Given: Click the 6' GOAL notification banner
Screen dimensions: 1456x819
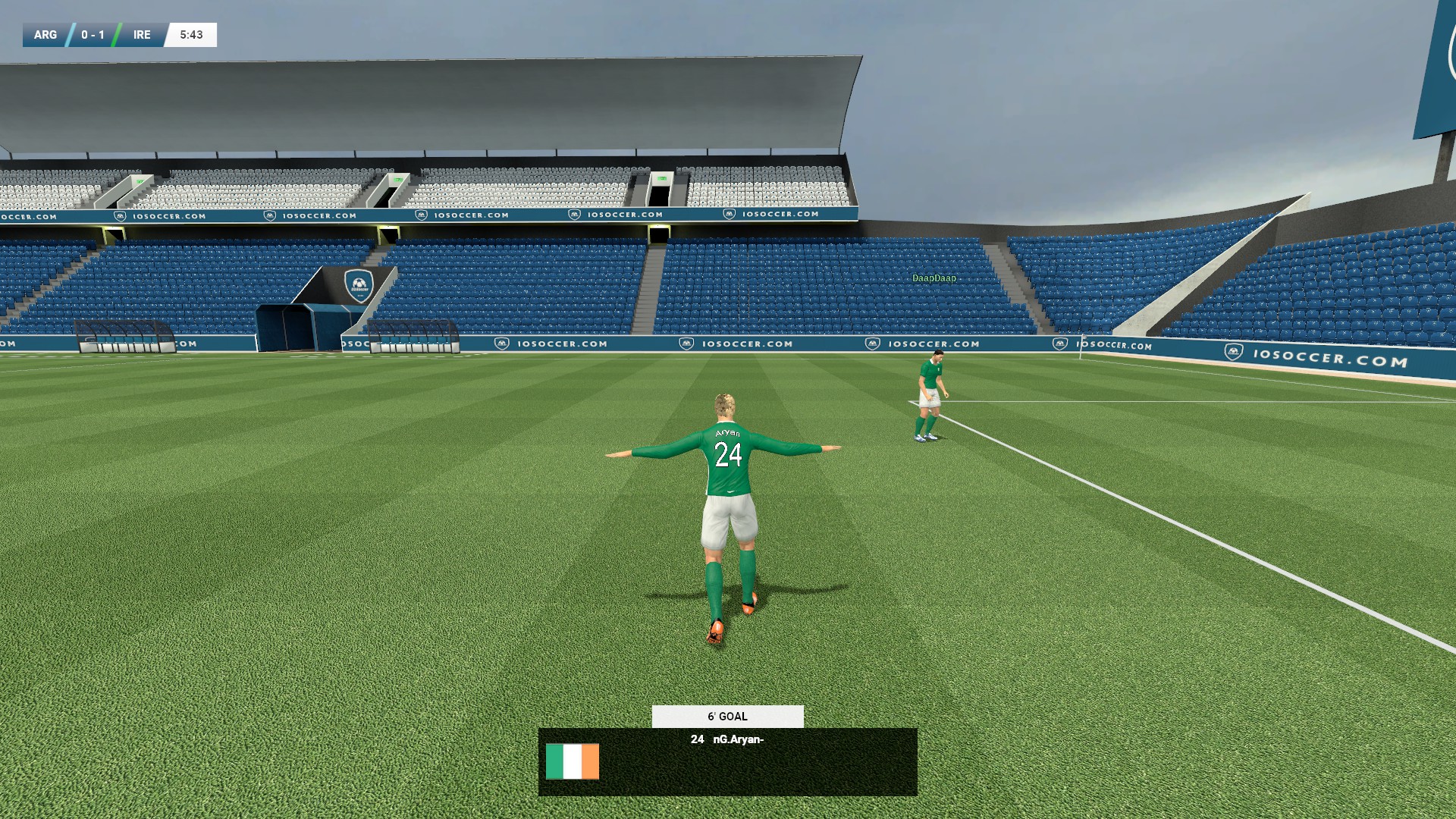Looking at the screenshot, I should 726,716.
